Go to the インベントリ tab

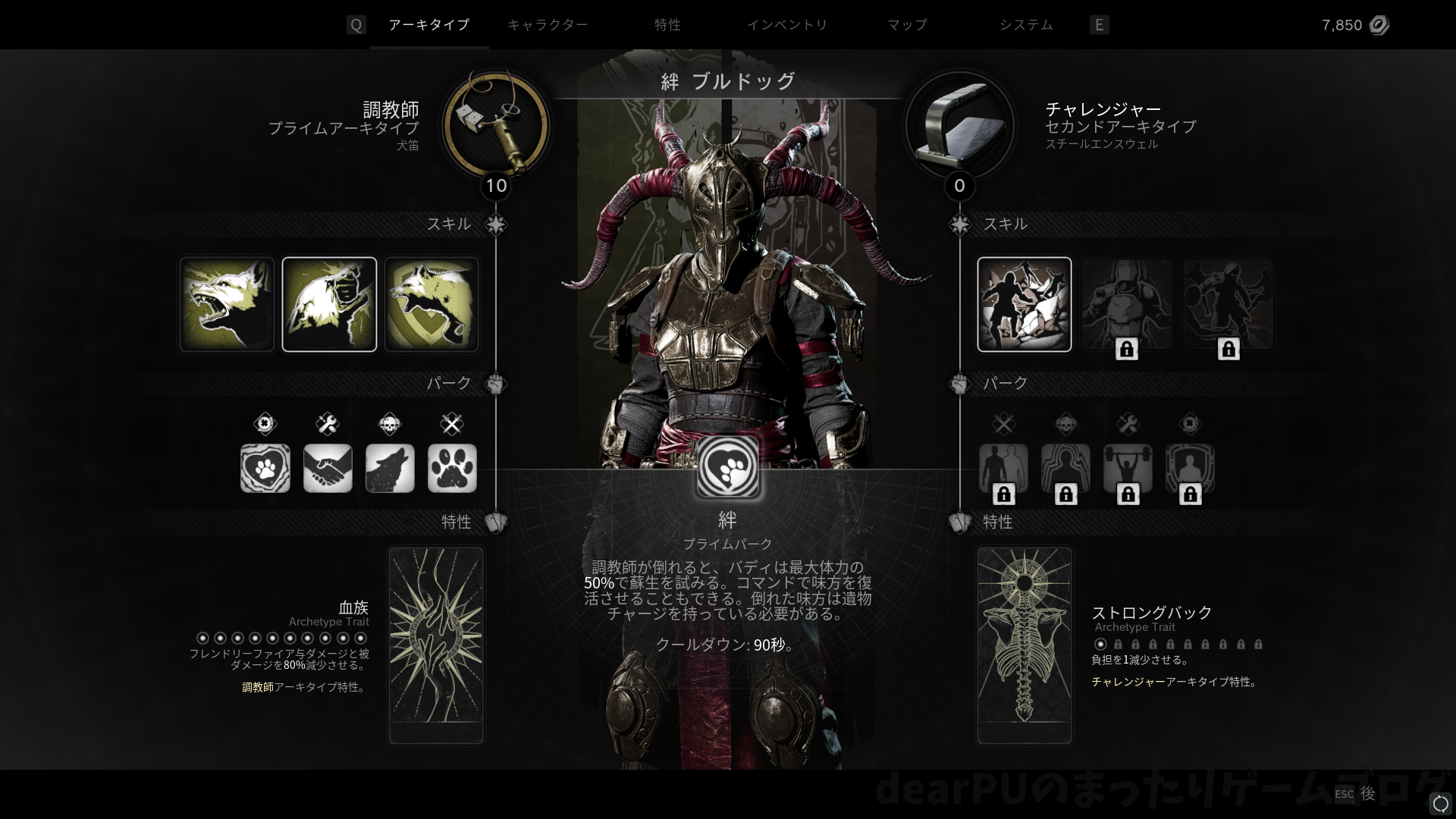[x=787, y=25]
